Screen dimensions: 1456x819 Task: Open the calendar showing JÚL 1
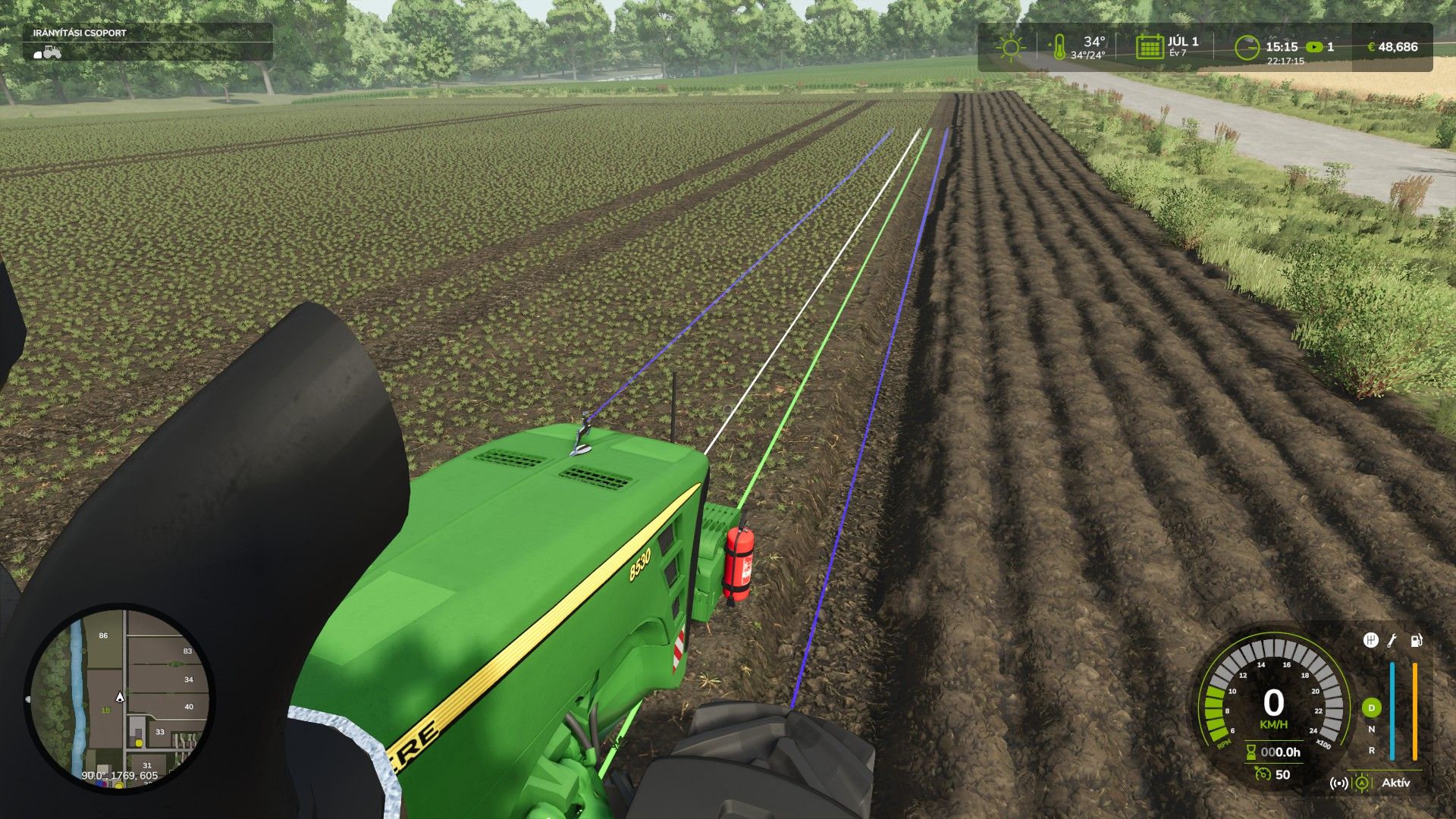[x=1150, y=47]
